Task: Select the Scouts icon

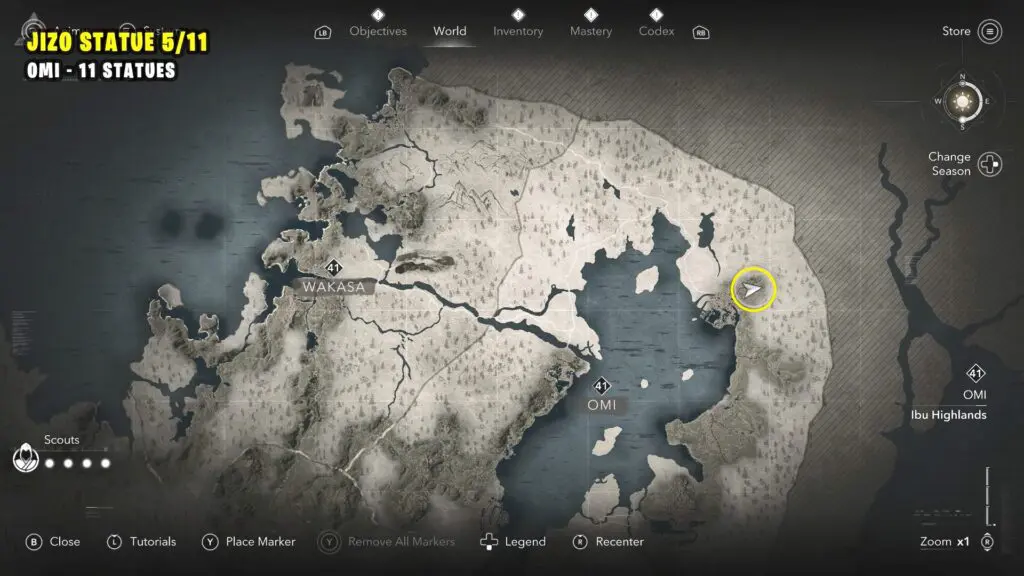Action: (x=24, y=459)
